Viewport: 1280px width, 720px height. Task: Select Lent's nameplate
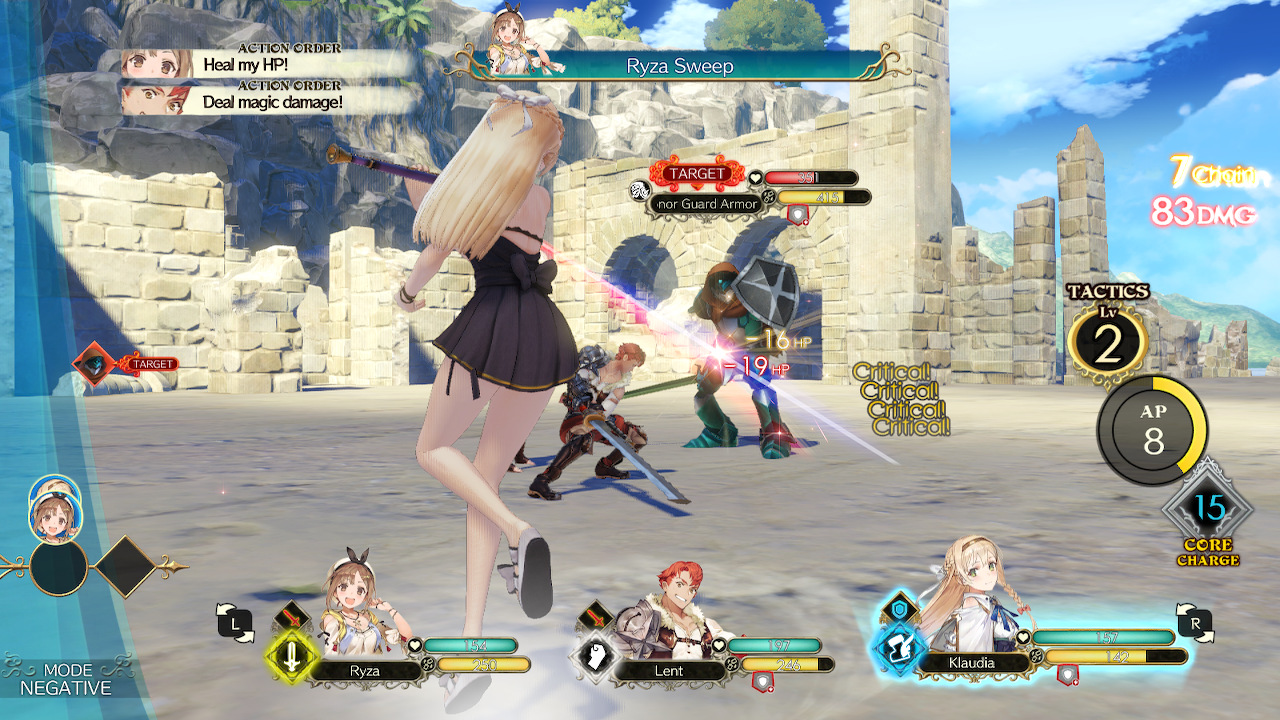(x=668, y=671)
